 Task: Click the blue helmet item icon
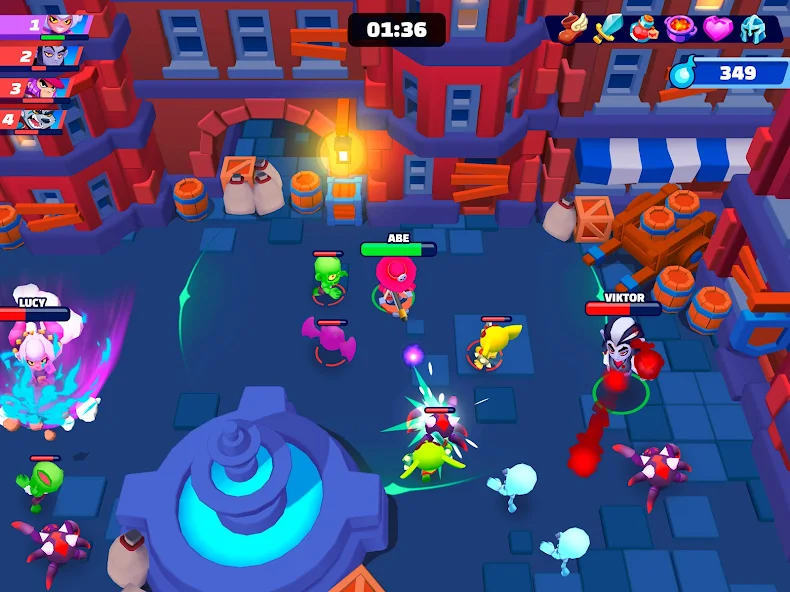[753, 28]
